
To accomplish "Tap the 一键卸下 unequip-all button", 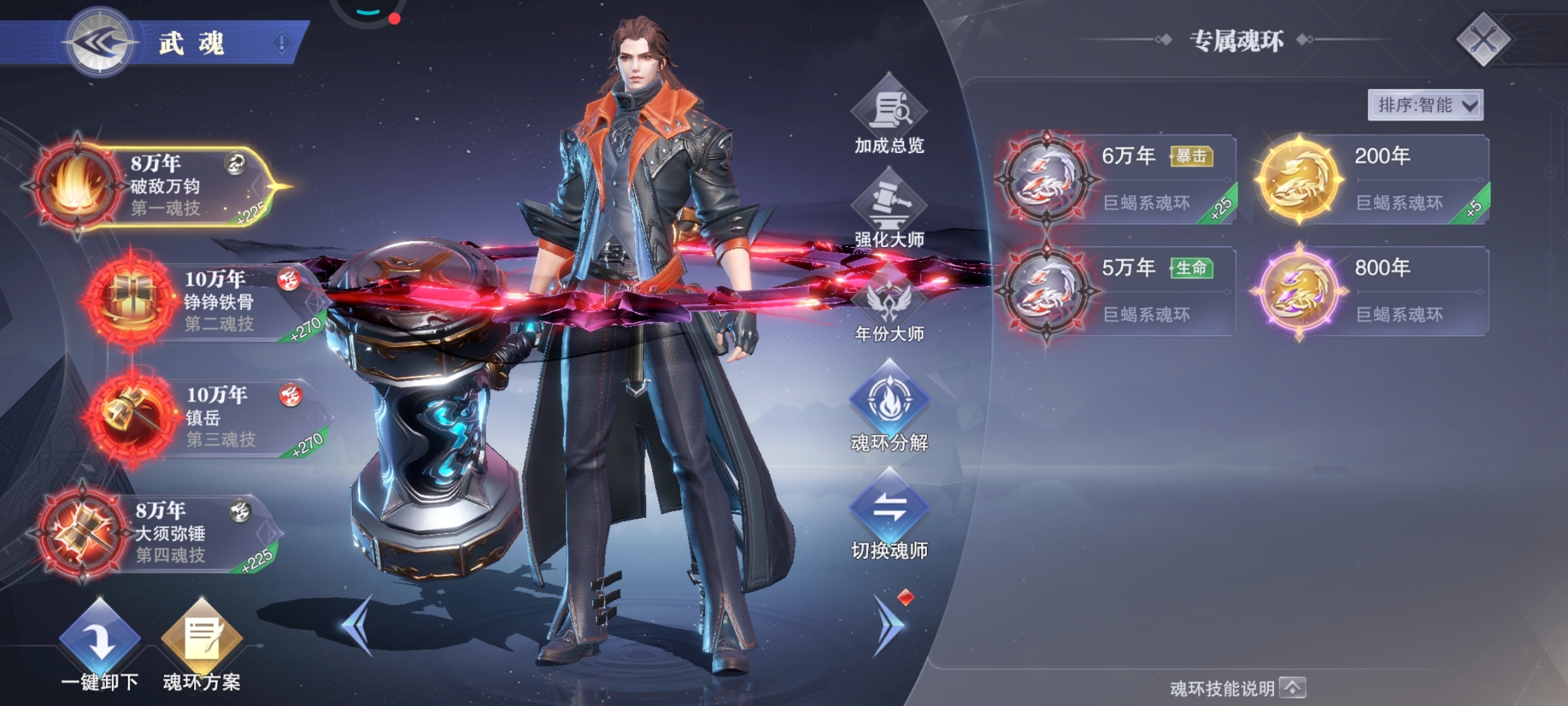I will coord(100,644).
